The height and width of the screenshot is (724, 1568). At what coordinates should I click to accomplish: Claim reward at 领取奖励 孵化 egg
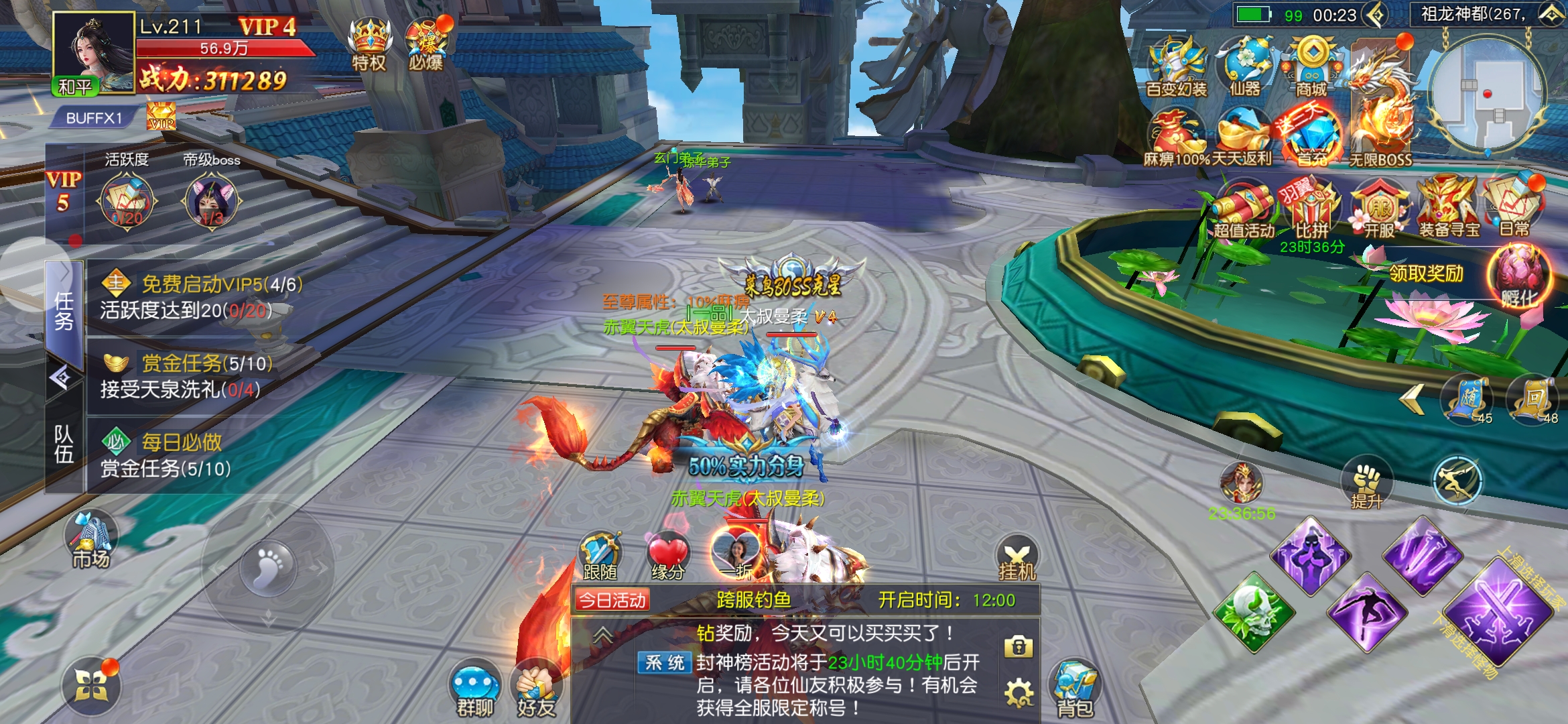1517,276
